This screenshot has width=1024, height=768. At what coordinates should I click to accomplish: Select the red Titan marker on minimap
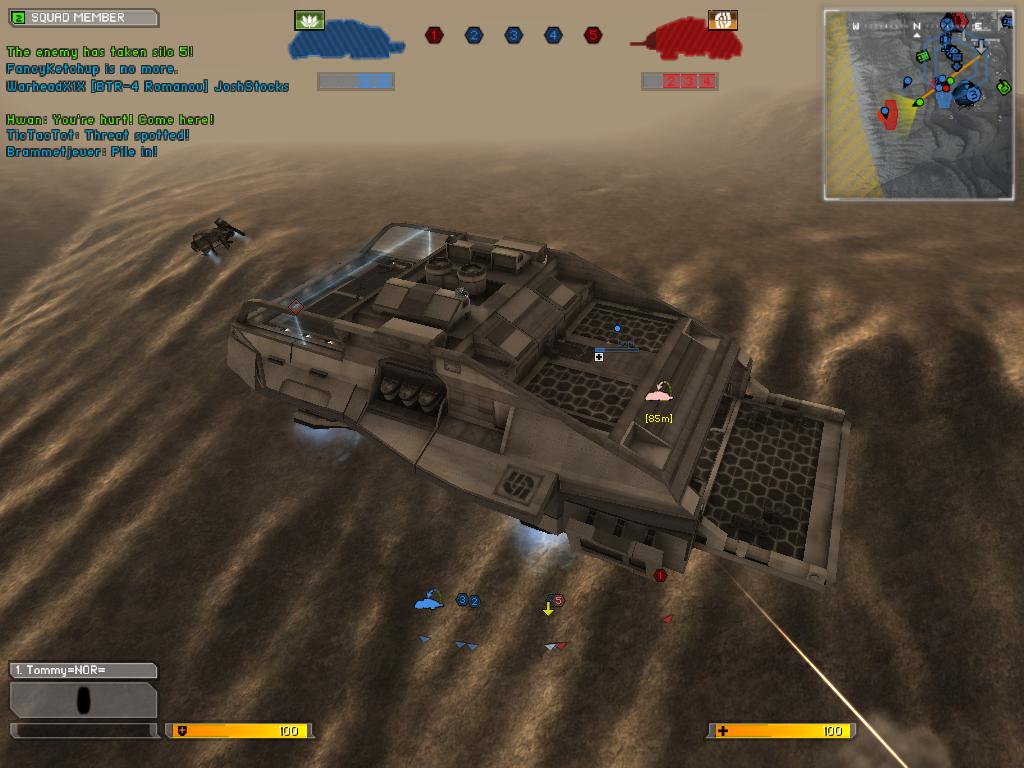pos(888,115)
